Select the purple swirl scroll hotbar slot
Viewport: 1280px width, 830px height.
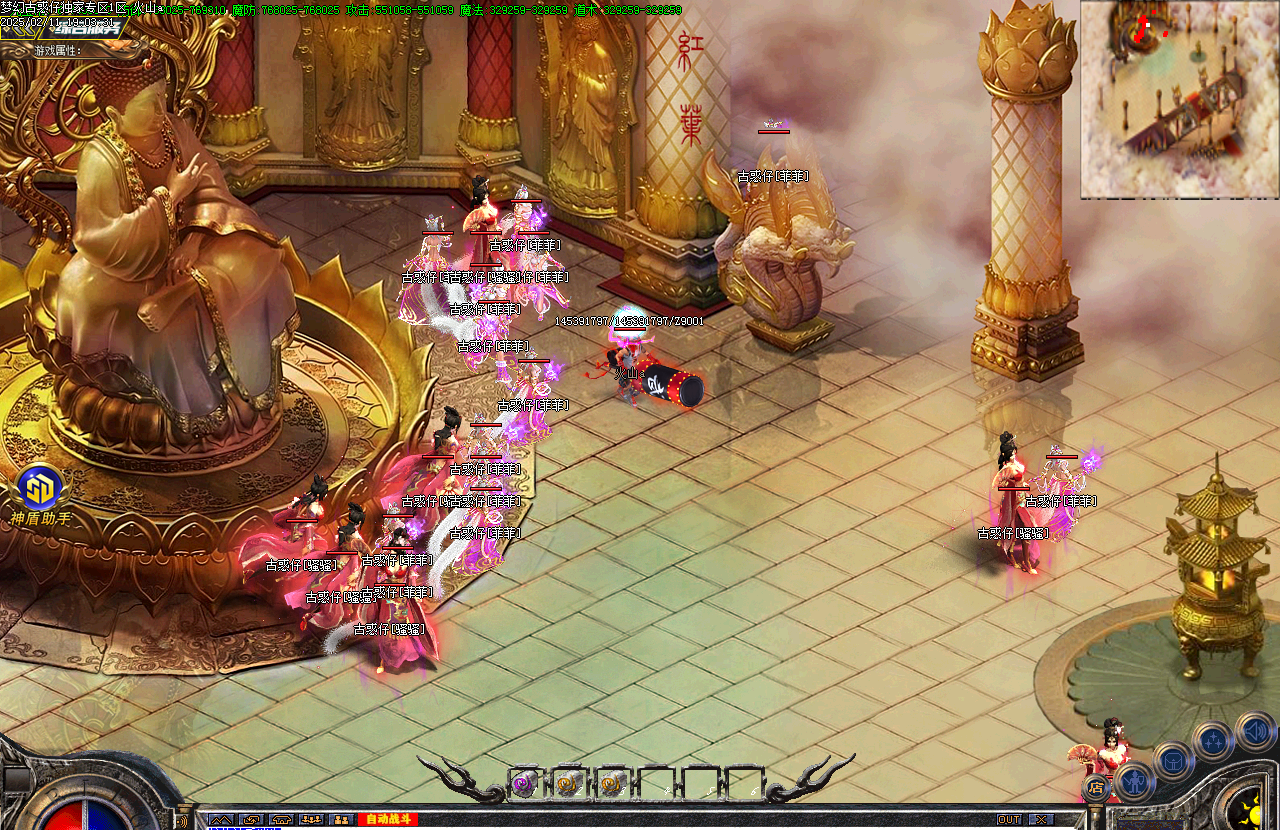click(523, 785)
